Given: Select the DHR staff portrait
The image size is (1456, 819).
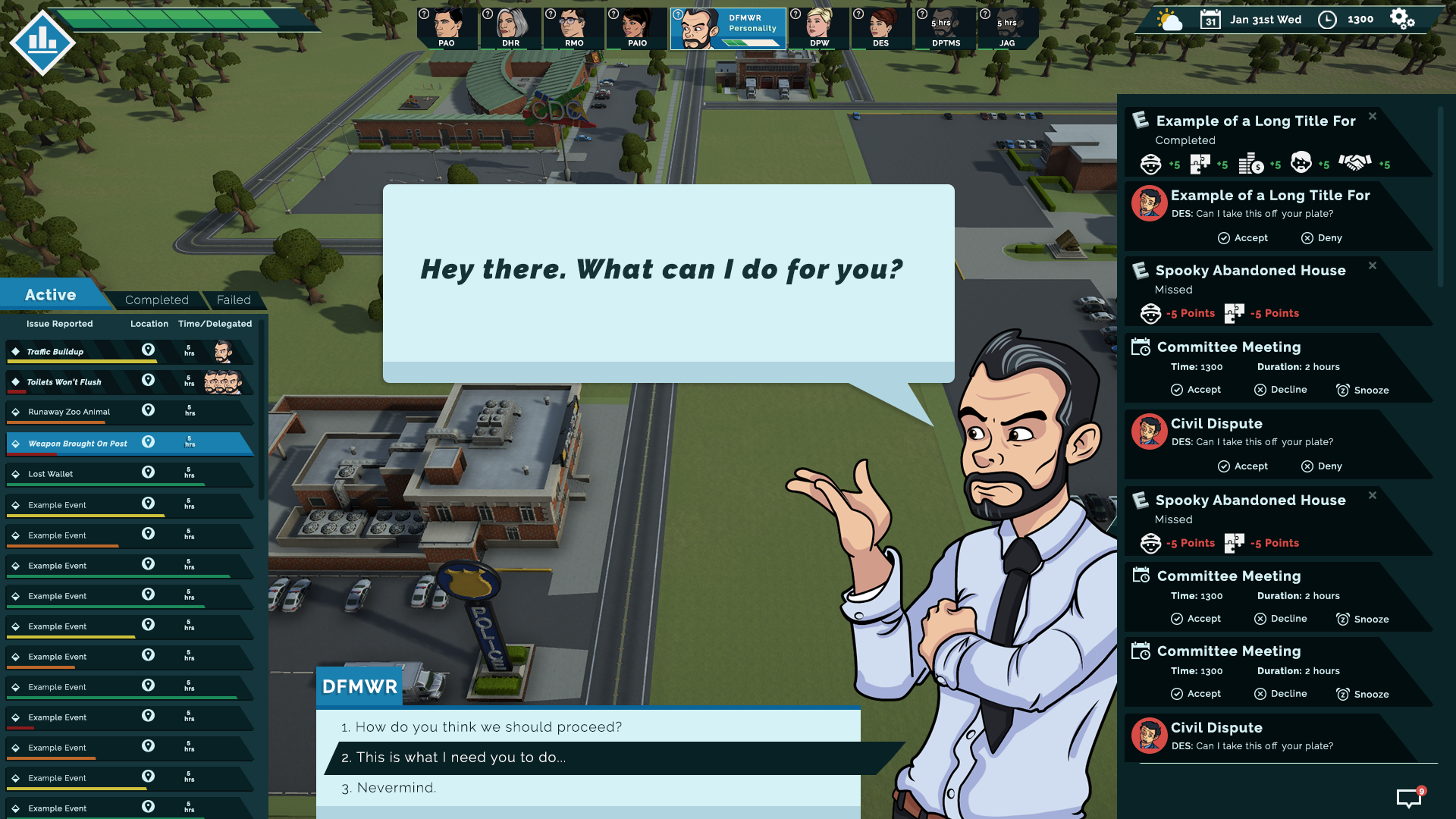Looking at the screenshot, I should tap(510, 28).
